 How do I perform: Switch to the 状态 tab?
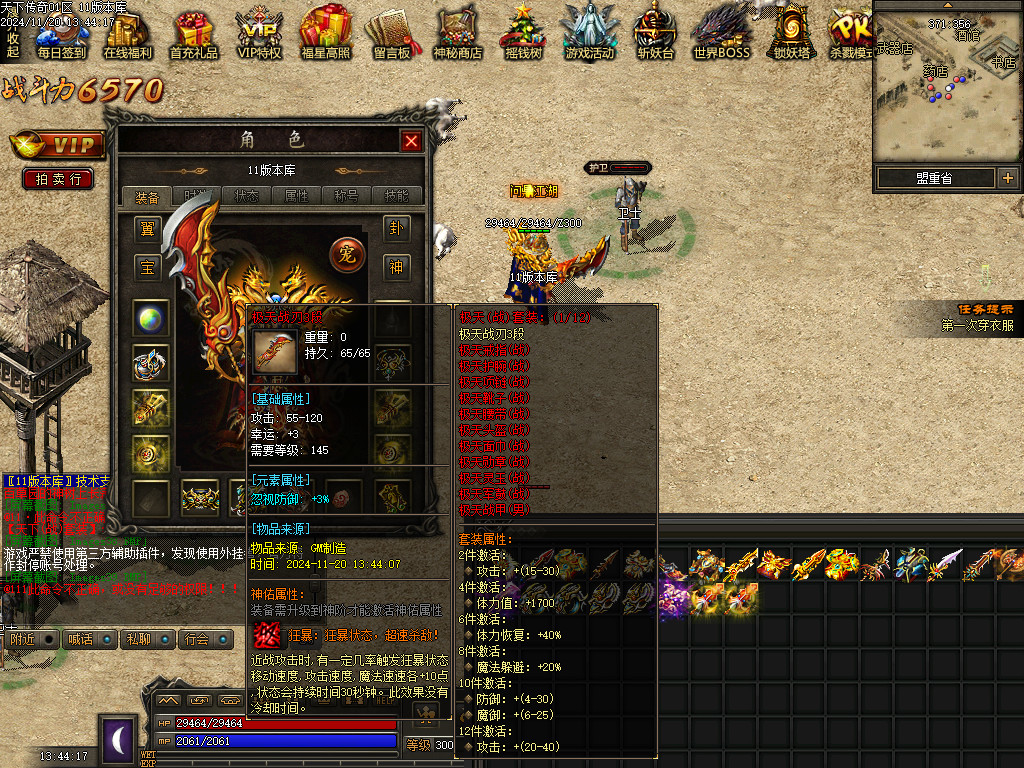click(246, 196)
